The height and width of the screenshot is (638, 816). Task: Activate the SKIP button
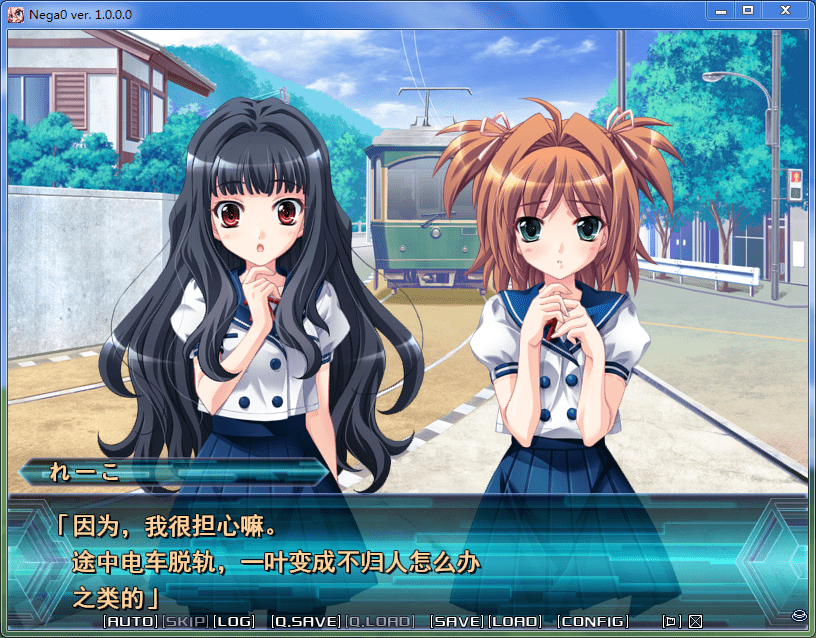(185, 621)
